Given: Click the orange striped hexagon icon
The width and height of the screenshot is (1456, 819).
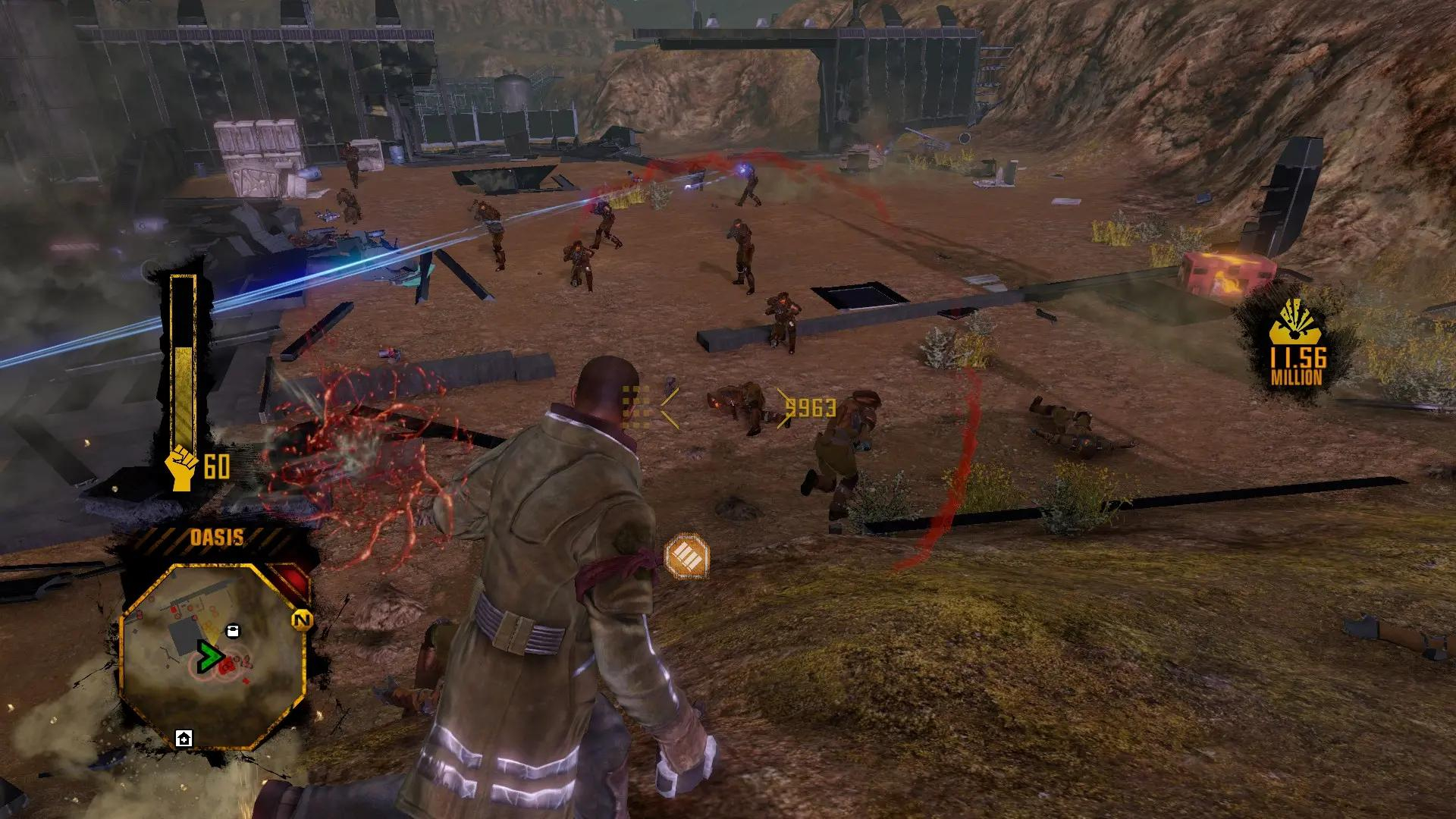Looking at the screenshot, I should (686, 556).
